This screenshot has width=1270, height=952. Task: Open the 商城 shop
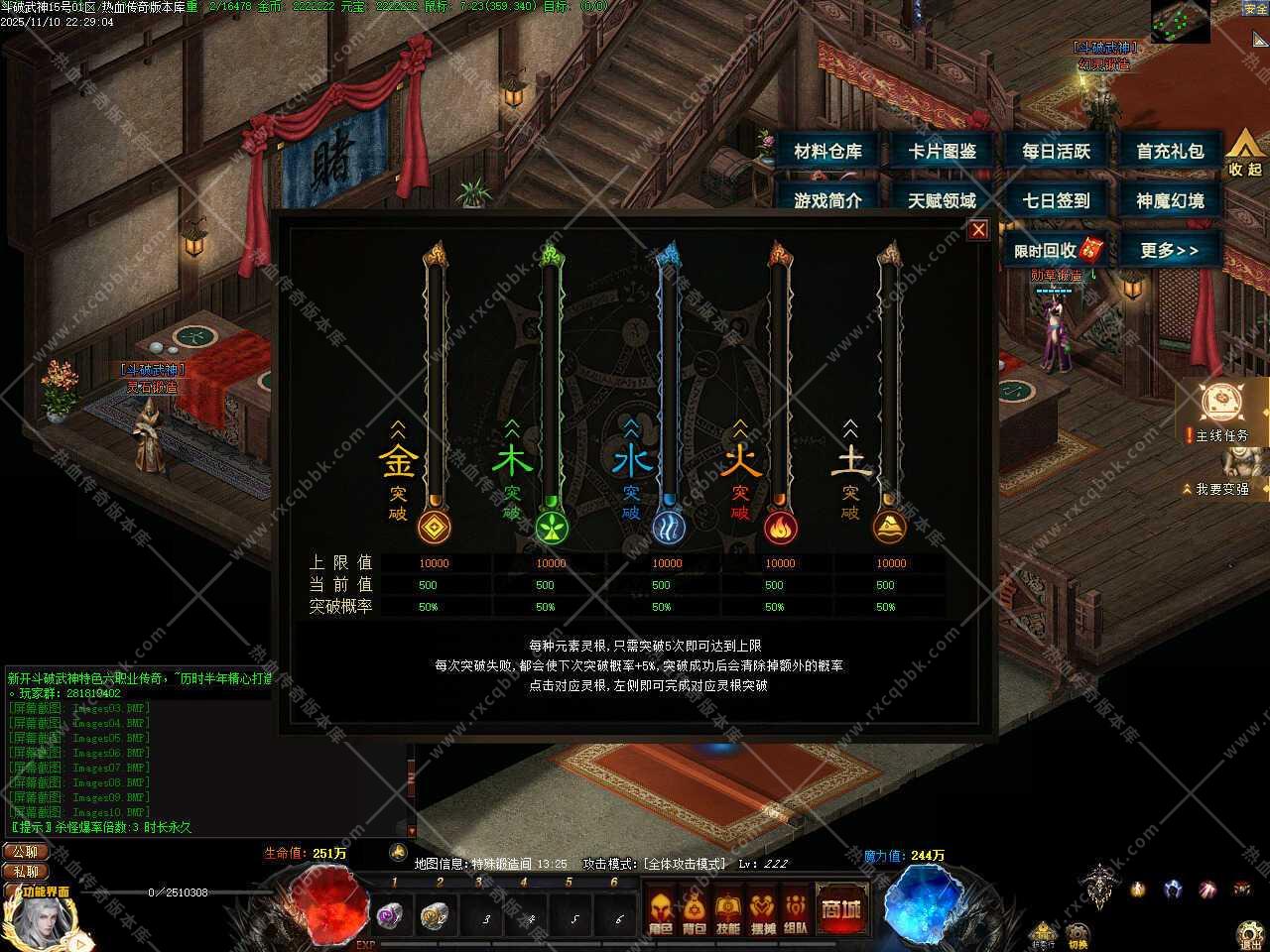coord(840,909)
